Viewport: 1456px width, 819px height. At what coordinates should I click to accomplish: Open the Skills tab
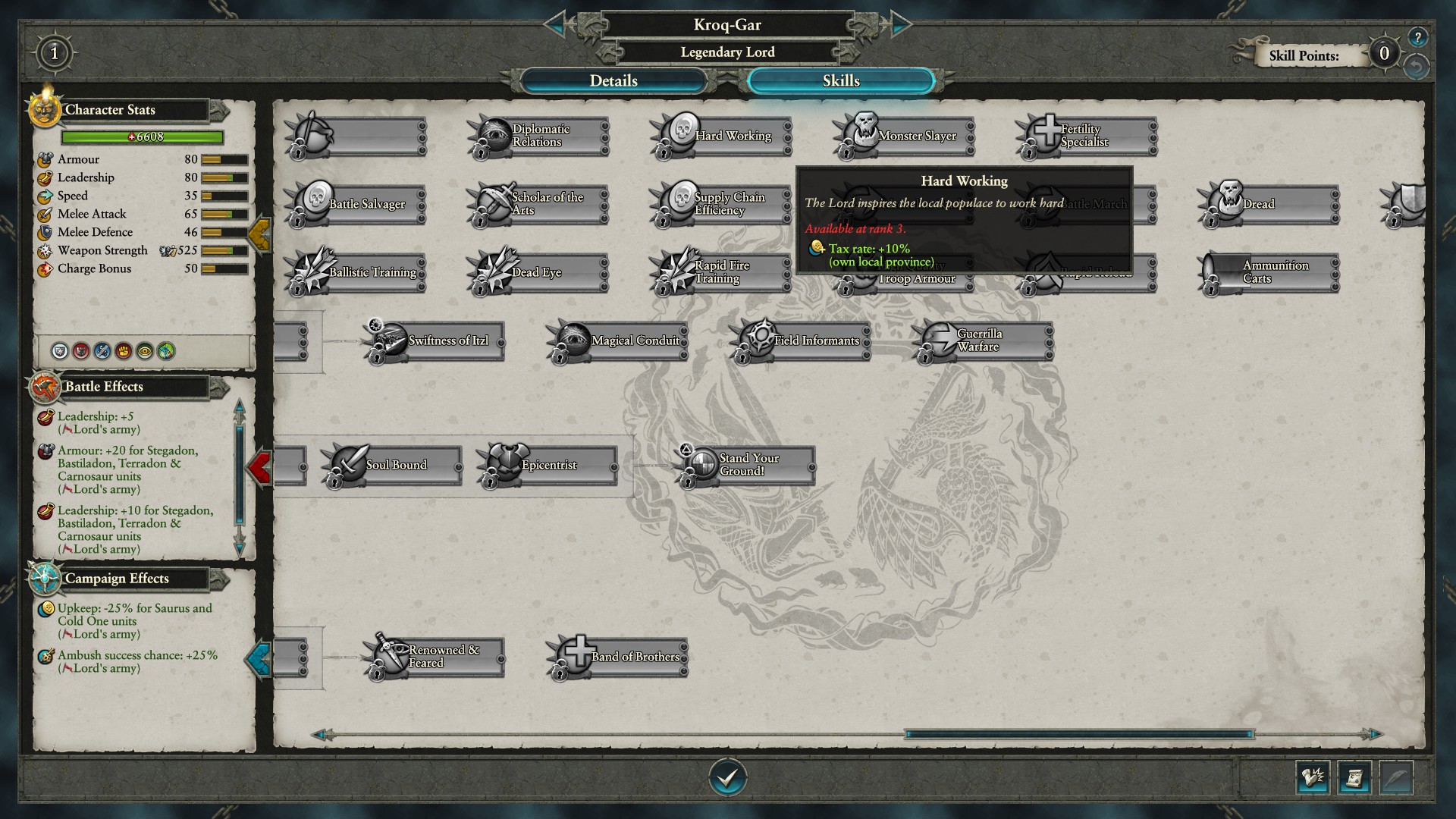pyautogui.click(x=840, y=81)
